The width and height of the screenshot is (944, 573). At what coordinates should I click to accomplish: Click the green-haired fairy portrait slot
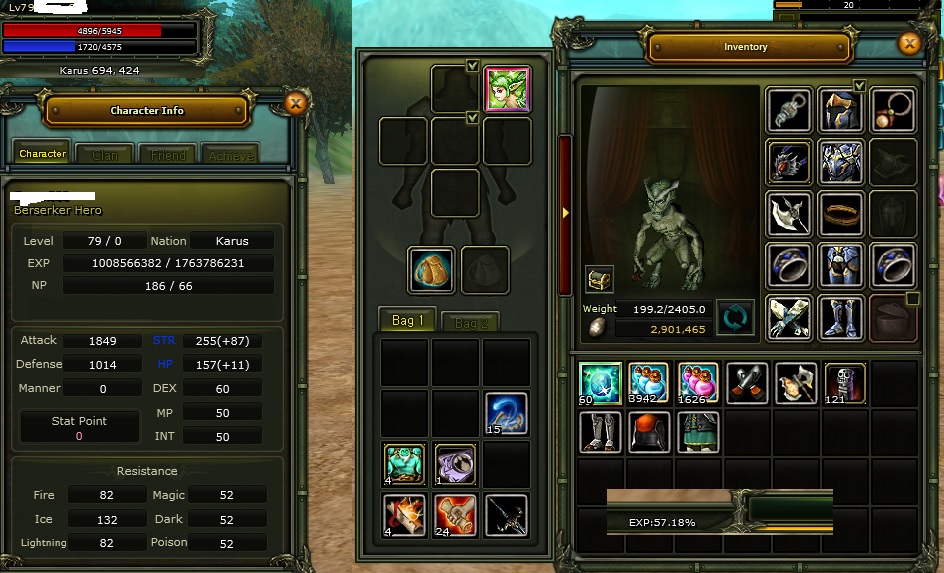click(x=507, y=90)
